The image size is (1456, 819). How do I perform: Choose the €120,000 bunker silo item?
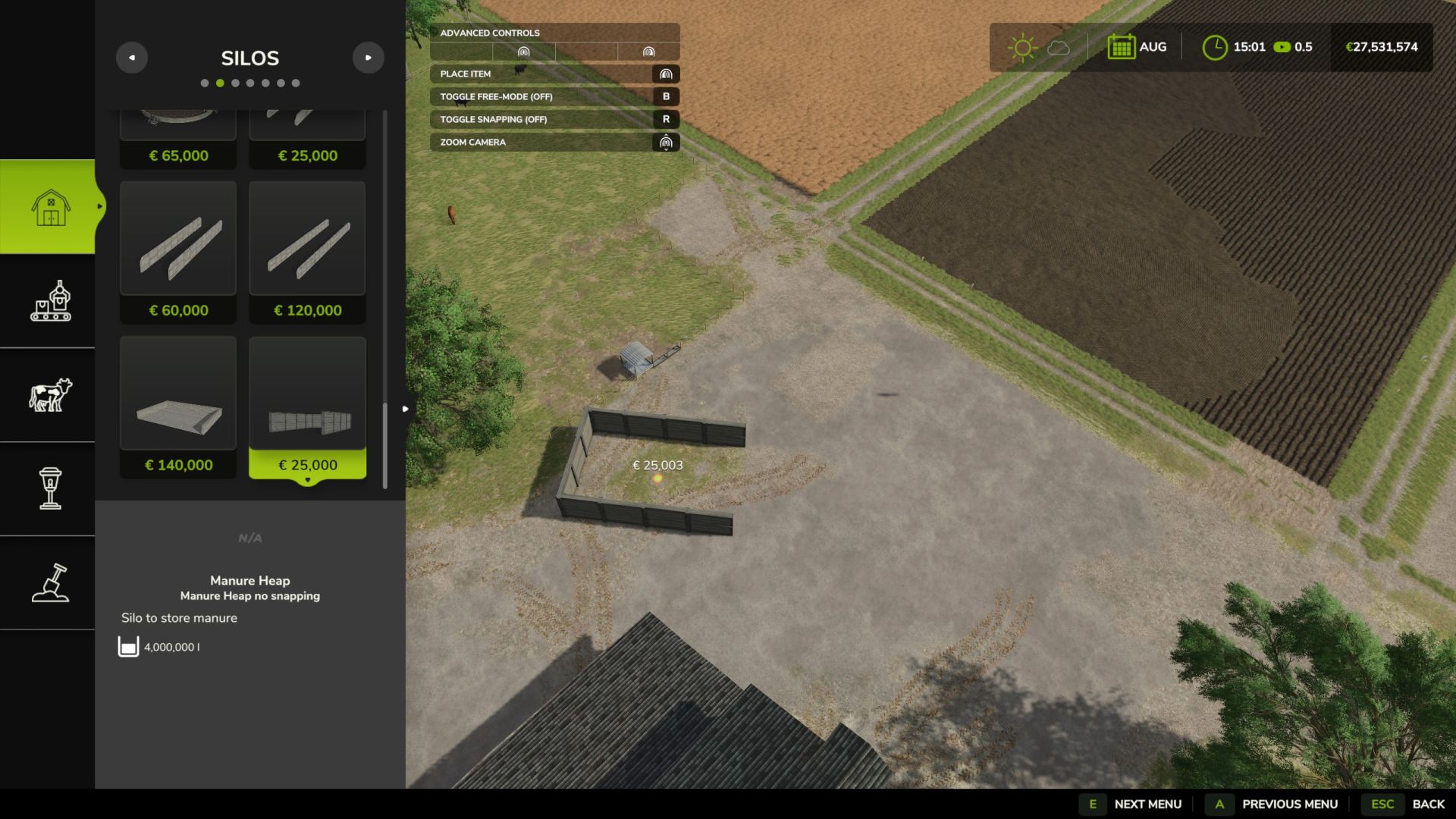(x=307, y=252)
